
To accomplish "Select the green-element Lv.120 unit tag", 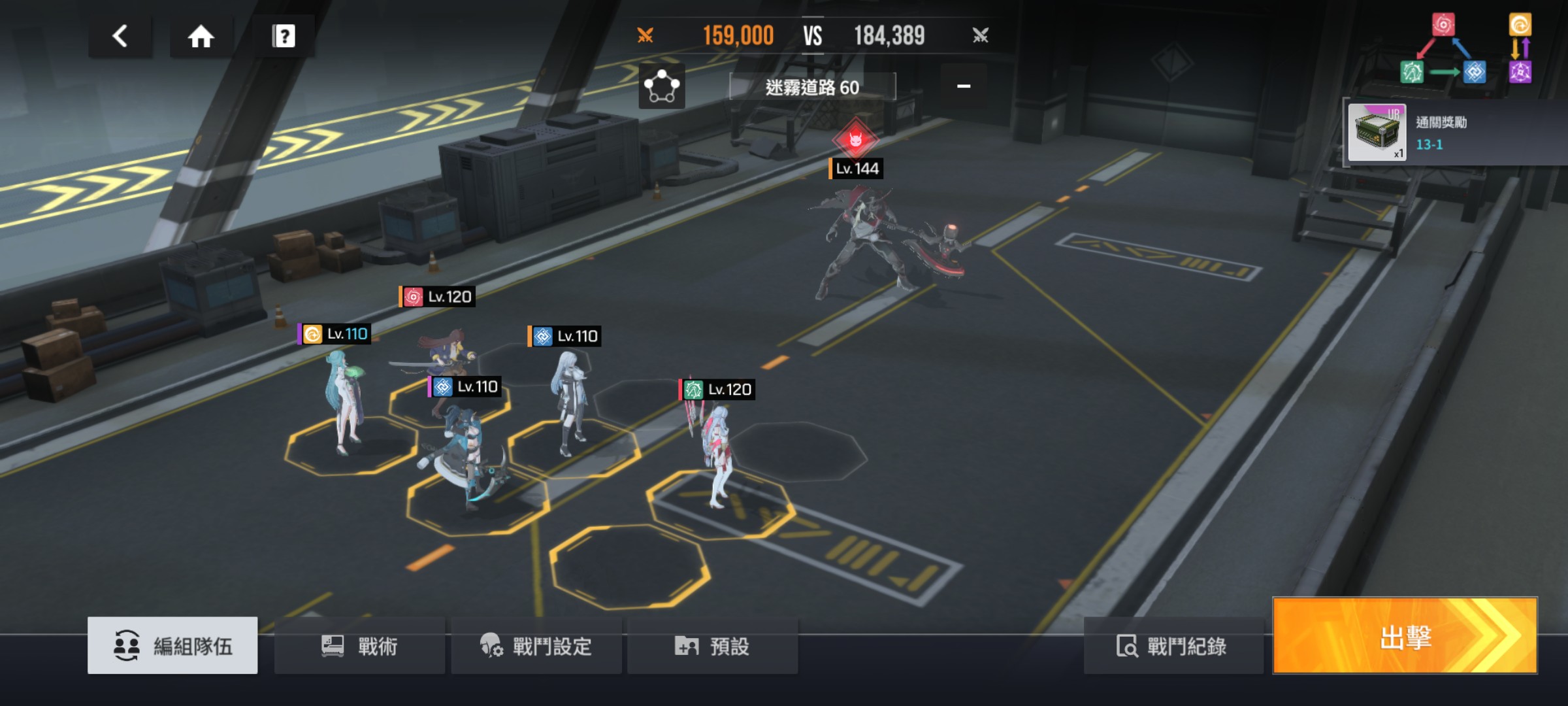I will (x=718, y=390).
